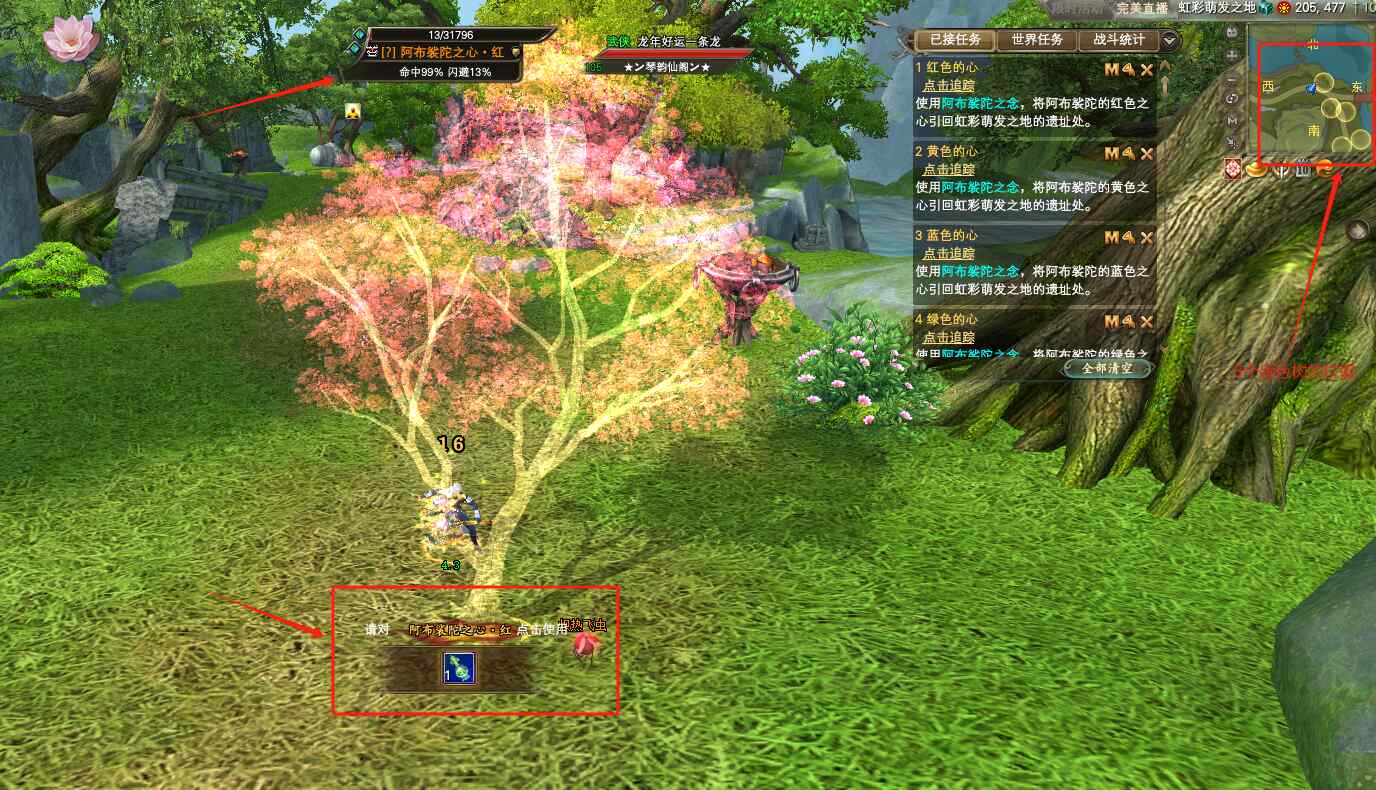Open the gold ingot shop icon below minimap
This screenshot has height=790, width=1376.
coord(1256,171)
